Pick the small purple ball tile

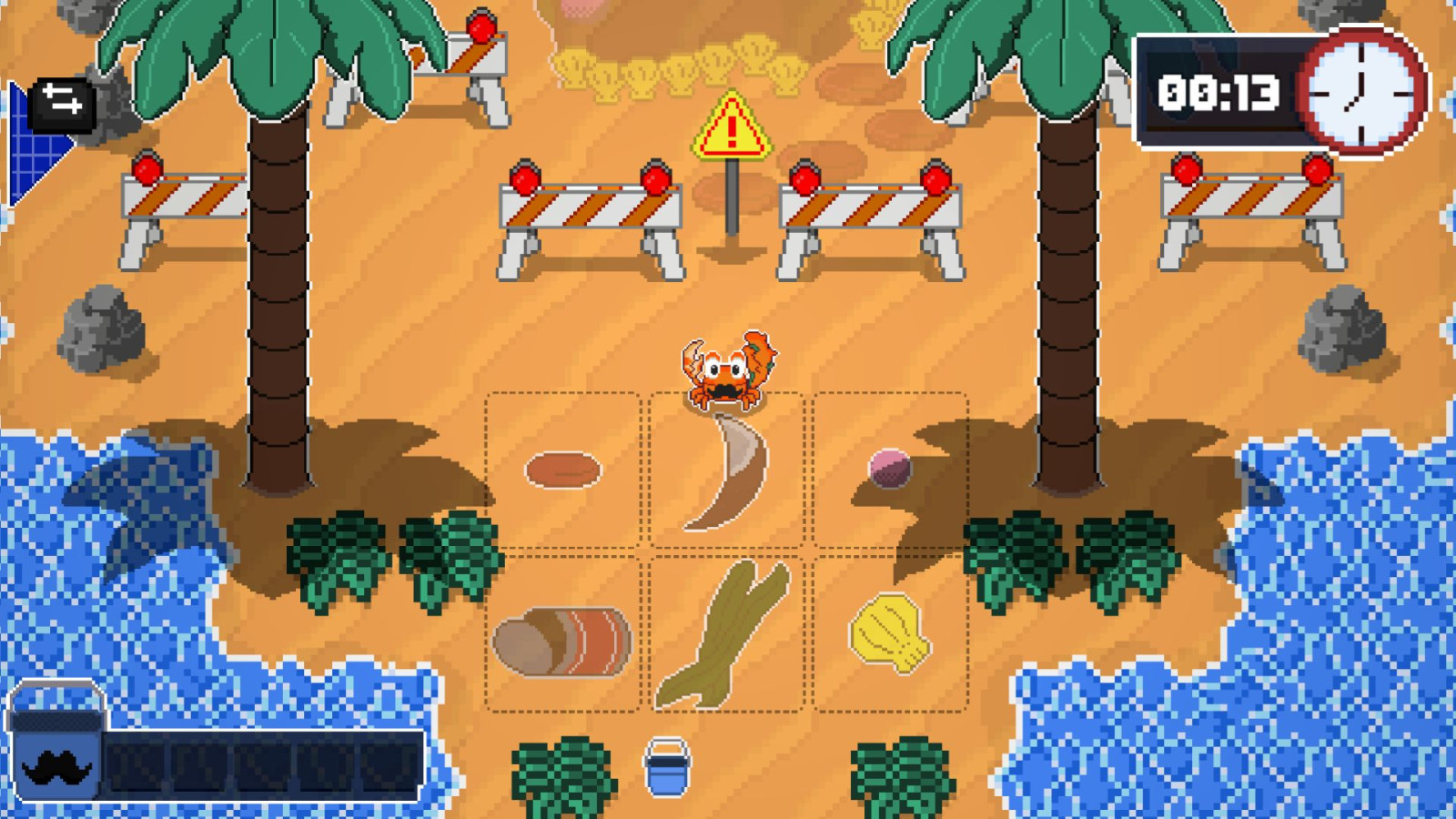click(889, 468)
